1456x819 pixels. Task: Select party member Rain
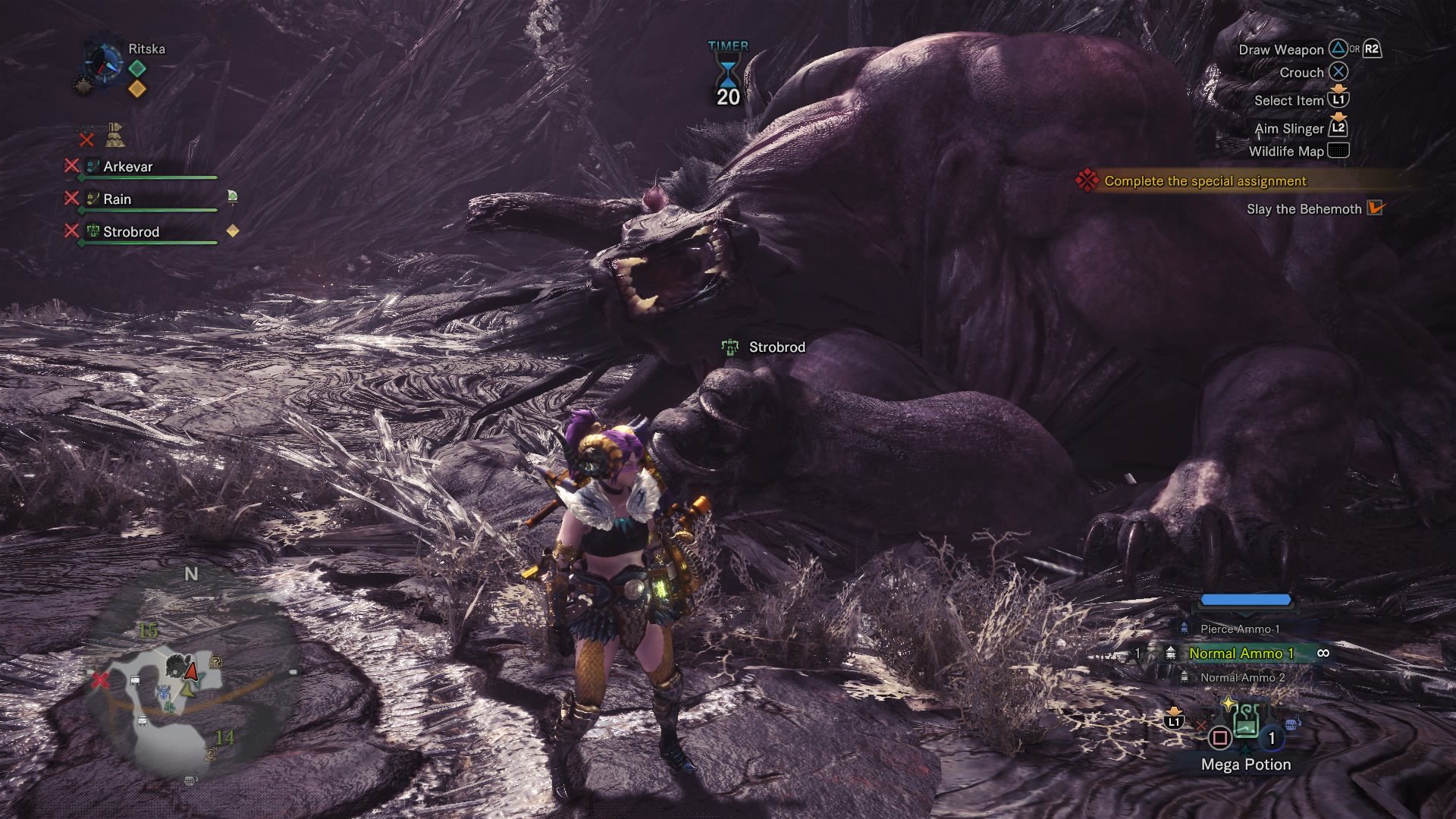117,199
